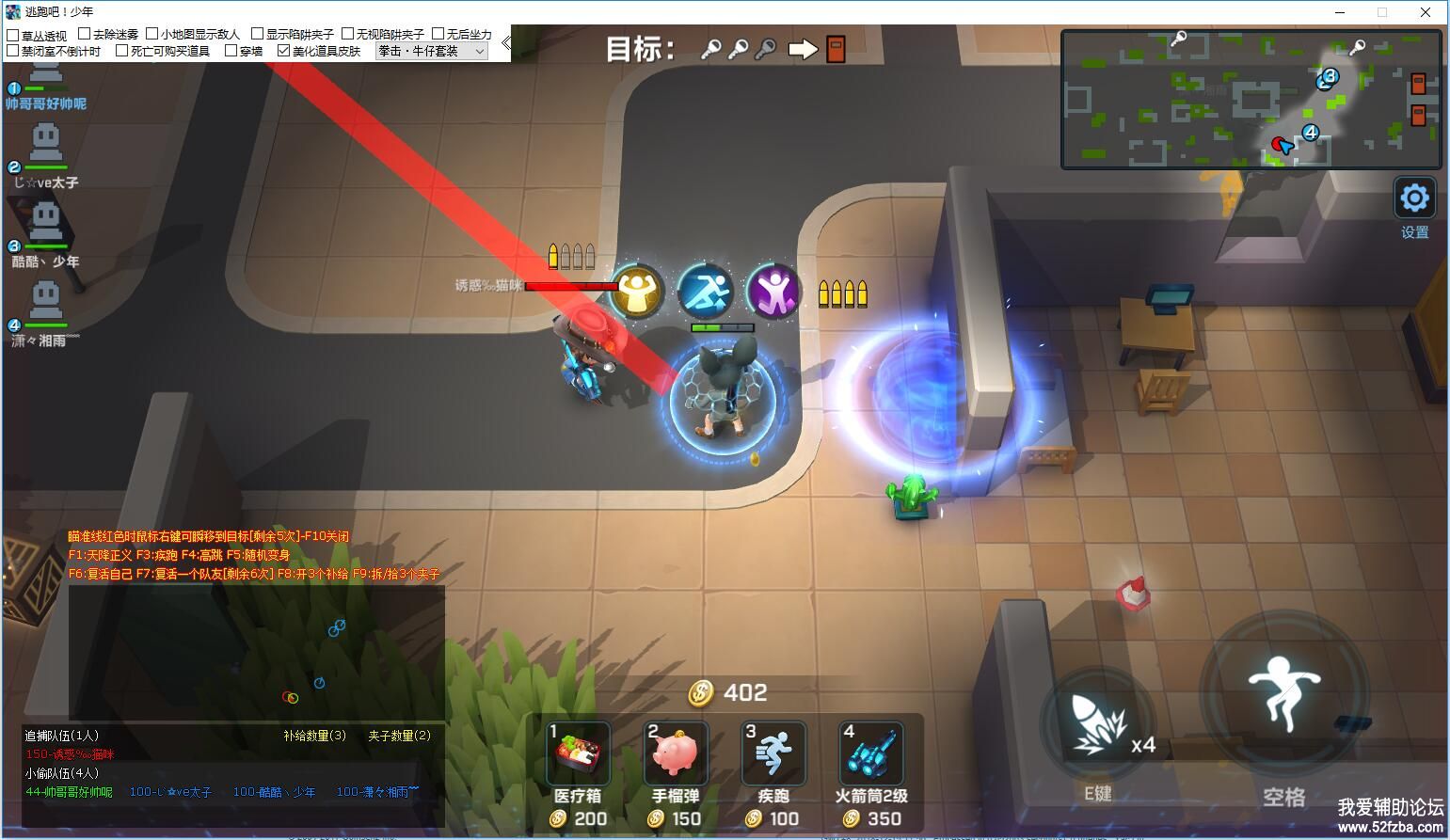Viewport: 1450px width, 840px height.
Task: Toggle the 无后坐力 checkbox
Action: click(438, 35)
